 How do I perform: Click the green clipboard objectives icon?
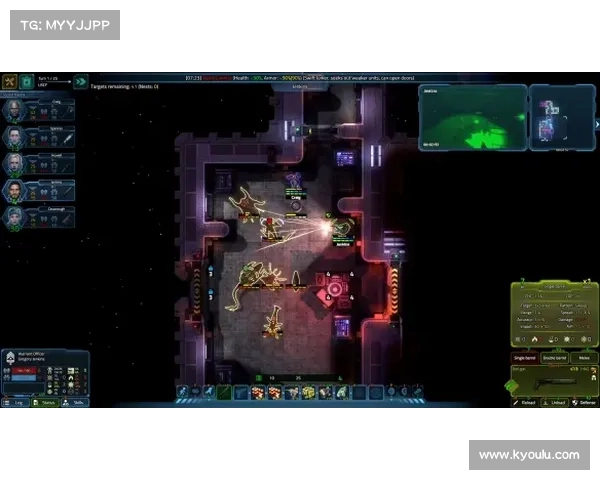point(26,82)
